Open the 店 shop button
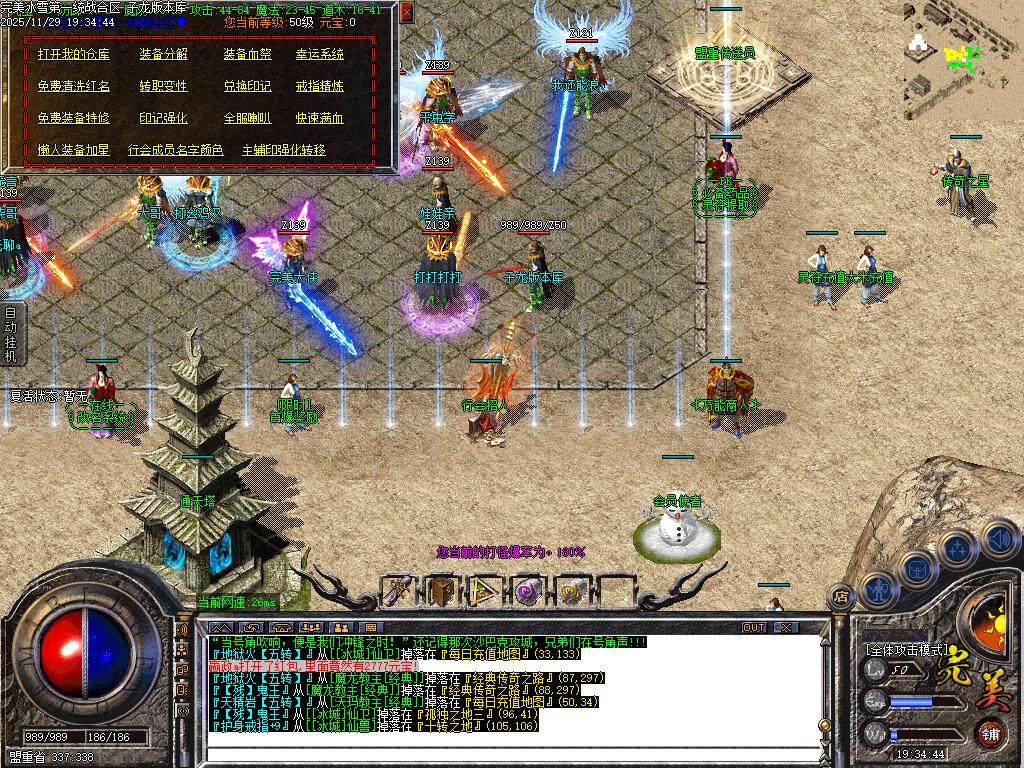This screenshot has height=768, width=1024. tap(840, 597)
